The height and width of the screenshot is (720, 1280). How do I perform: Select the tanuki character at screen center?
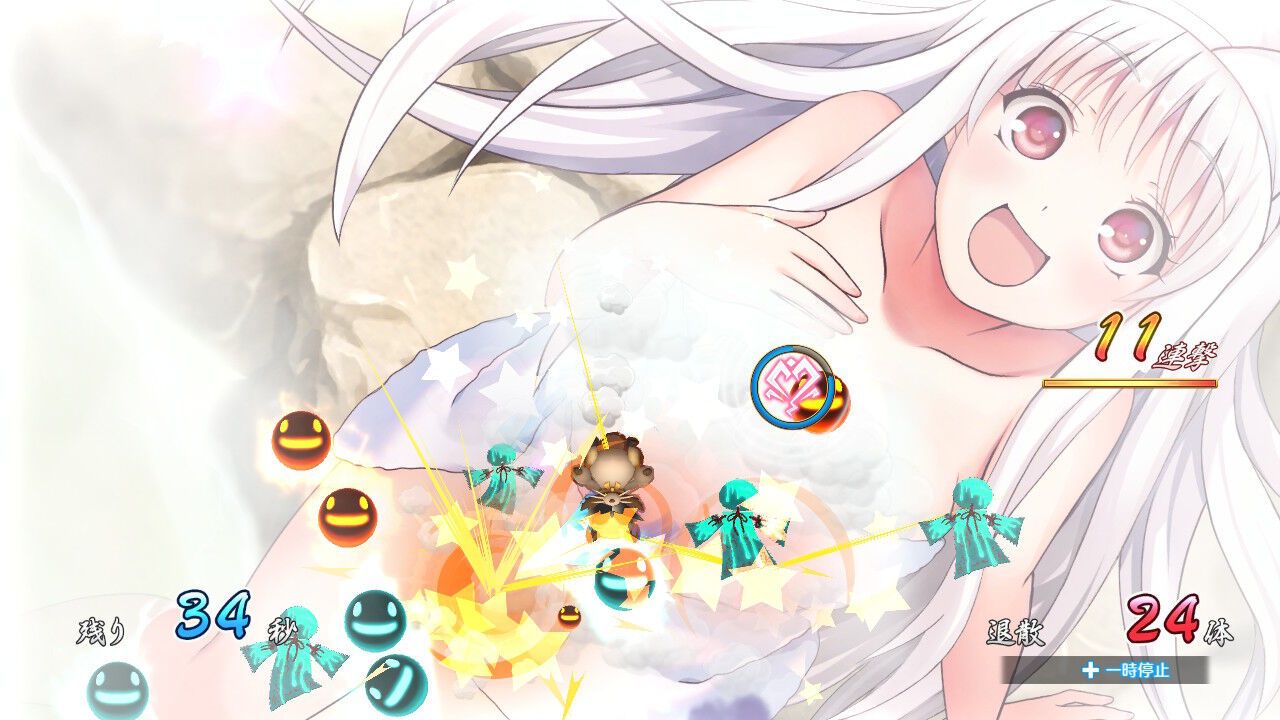[x=615, y=480]
